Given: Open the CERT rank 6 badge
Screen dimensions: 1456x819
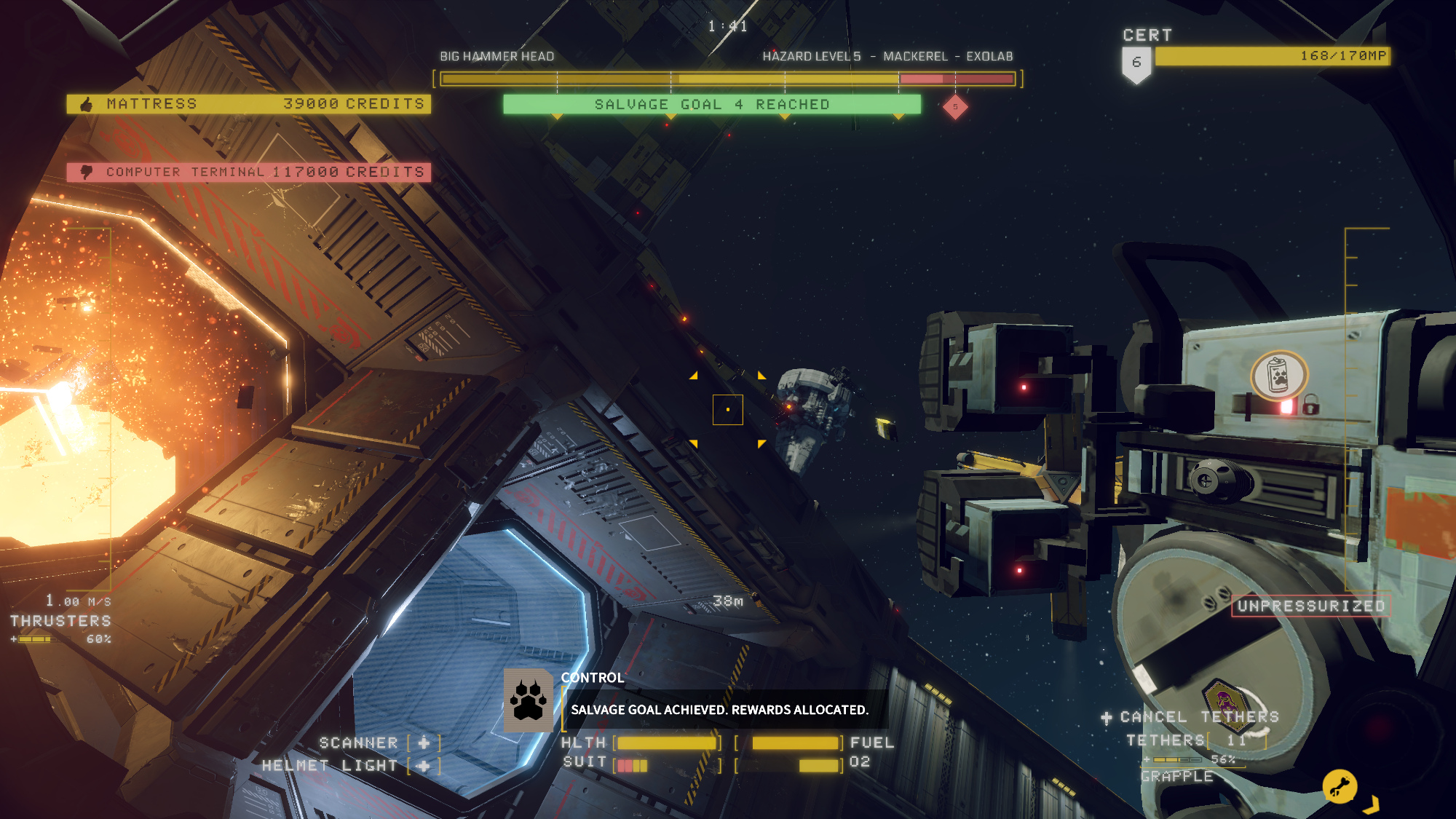Looking at the screenshot, I should [x=1136, y=64].
